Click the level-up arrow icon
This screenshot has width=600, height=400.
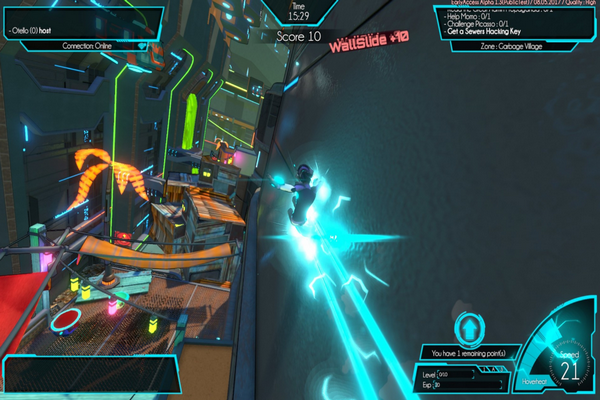(468, 328)
